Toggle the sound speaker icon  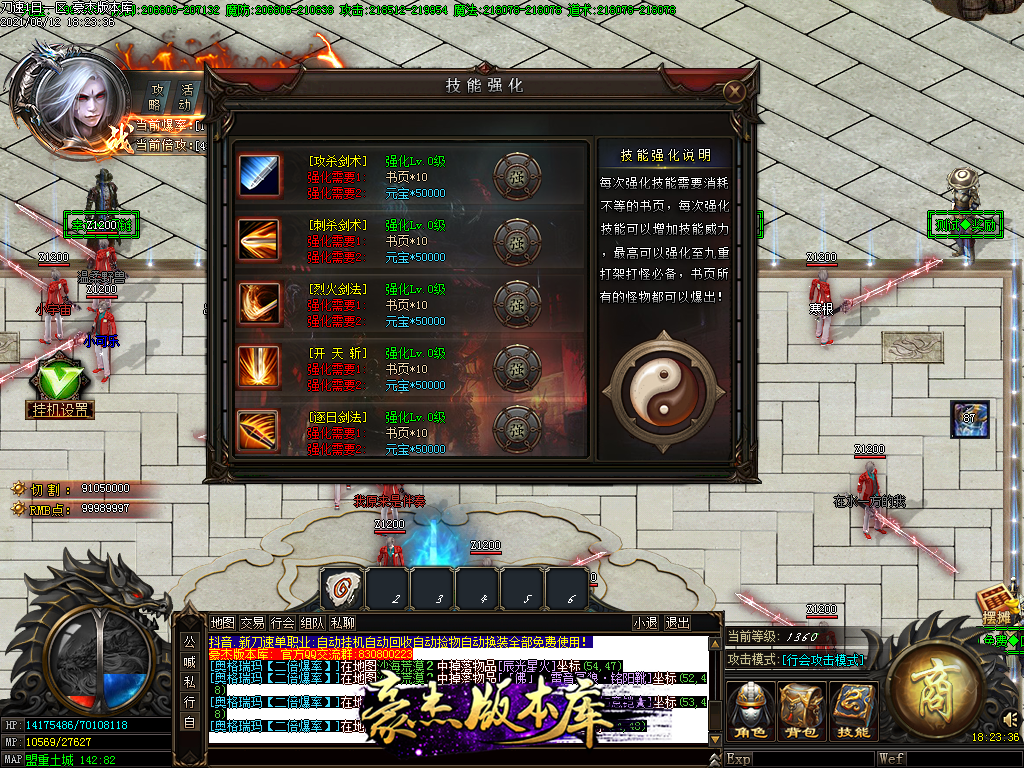1008,718
